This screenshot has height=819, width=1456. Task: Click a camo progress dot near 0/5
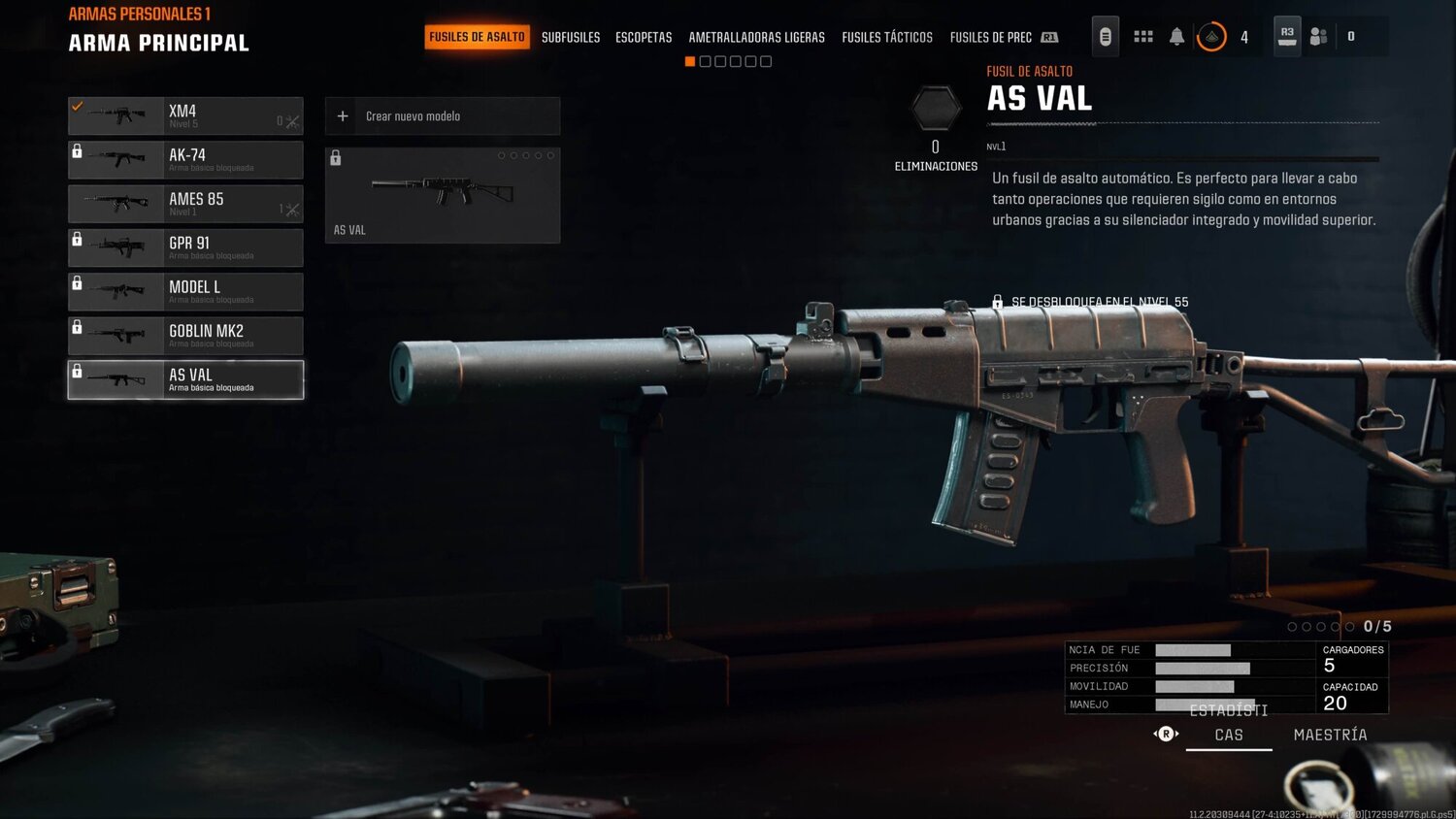(x=1293, y=627)
